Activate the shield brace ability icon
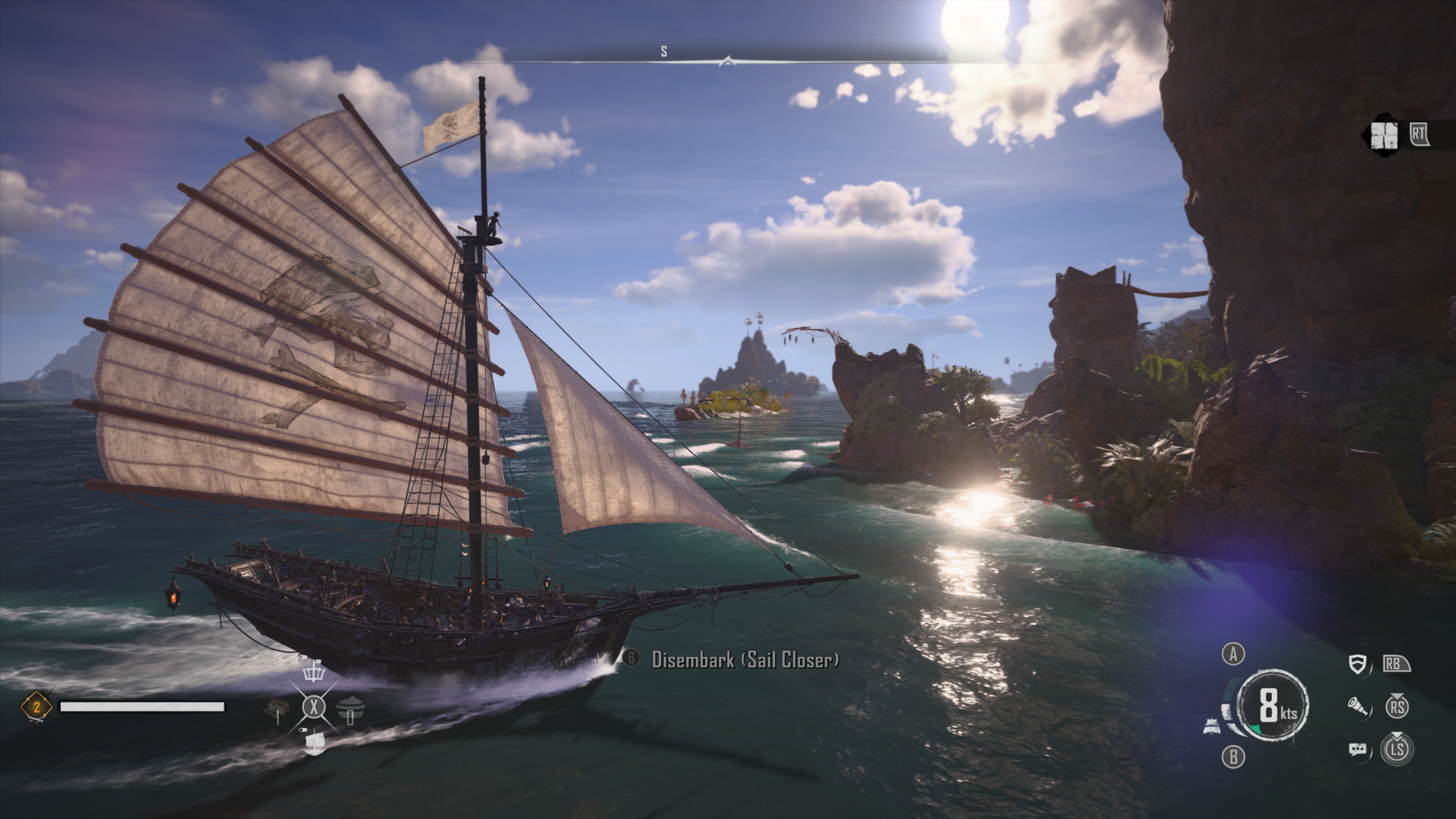 [x=1359, y=665]
